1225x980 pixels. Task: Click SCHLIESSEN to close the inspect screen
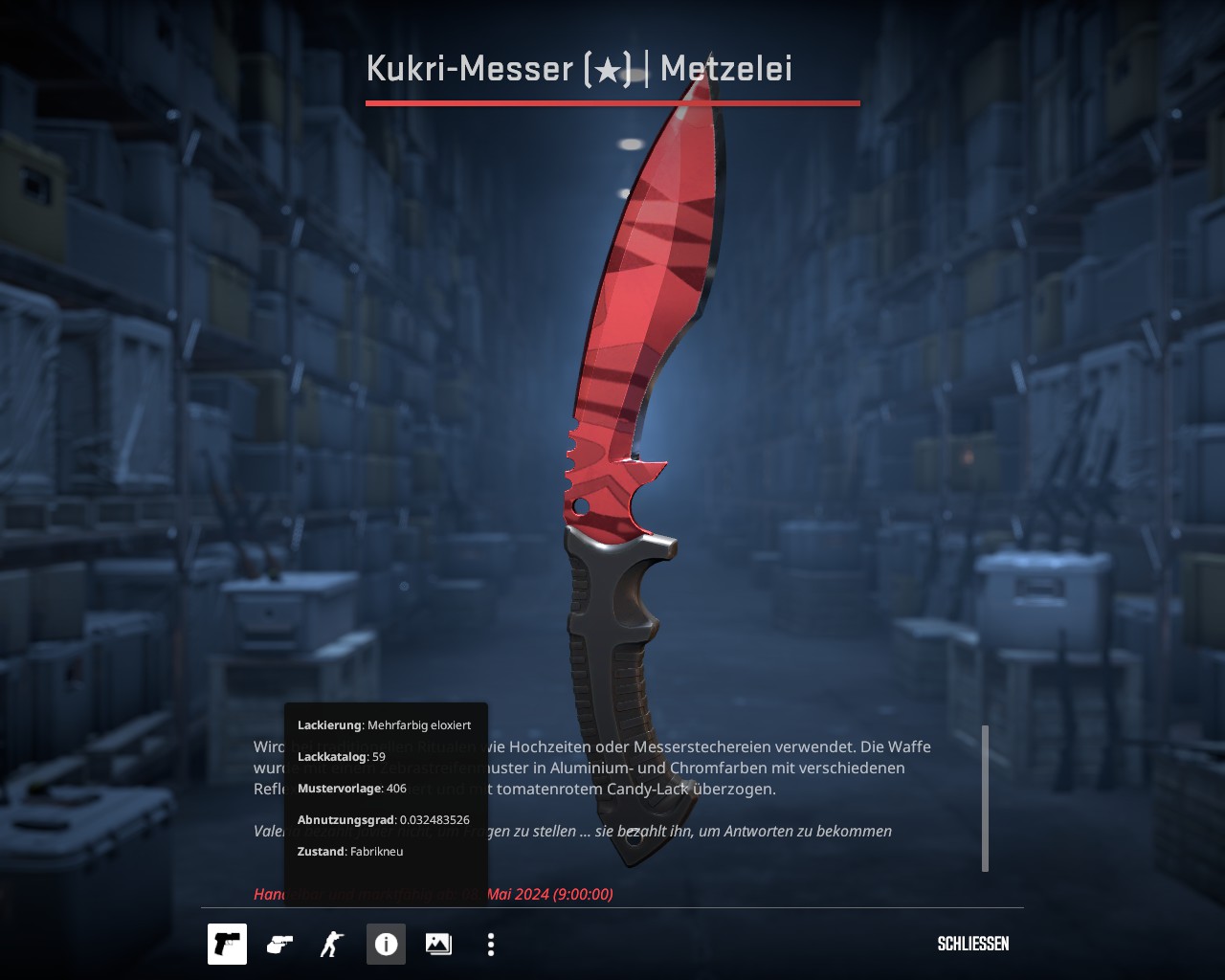tap(972, 944)
